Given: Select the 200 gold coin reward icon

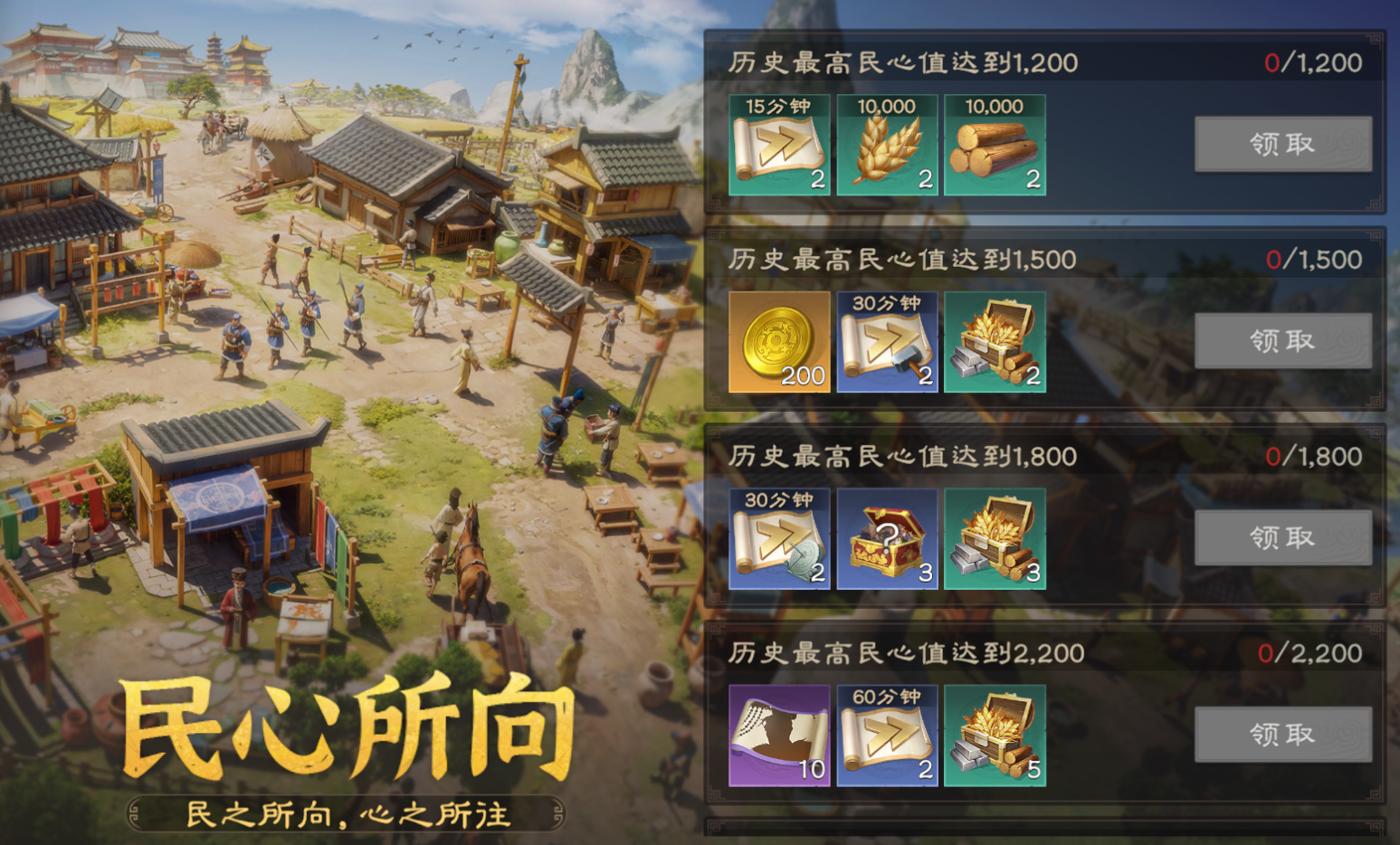Looking at the screenshot, I should click(x=778, y=342).
